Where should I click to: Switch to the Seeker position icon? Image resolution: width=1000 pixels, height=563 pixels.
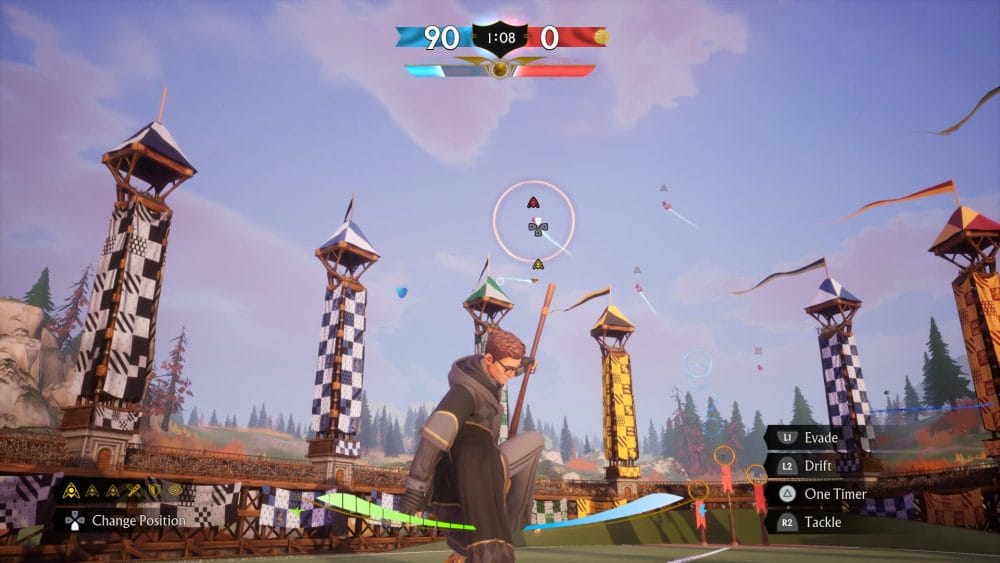coord(175,490)
